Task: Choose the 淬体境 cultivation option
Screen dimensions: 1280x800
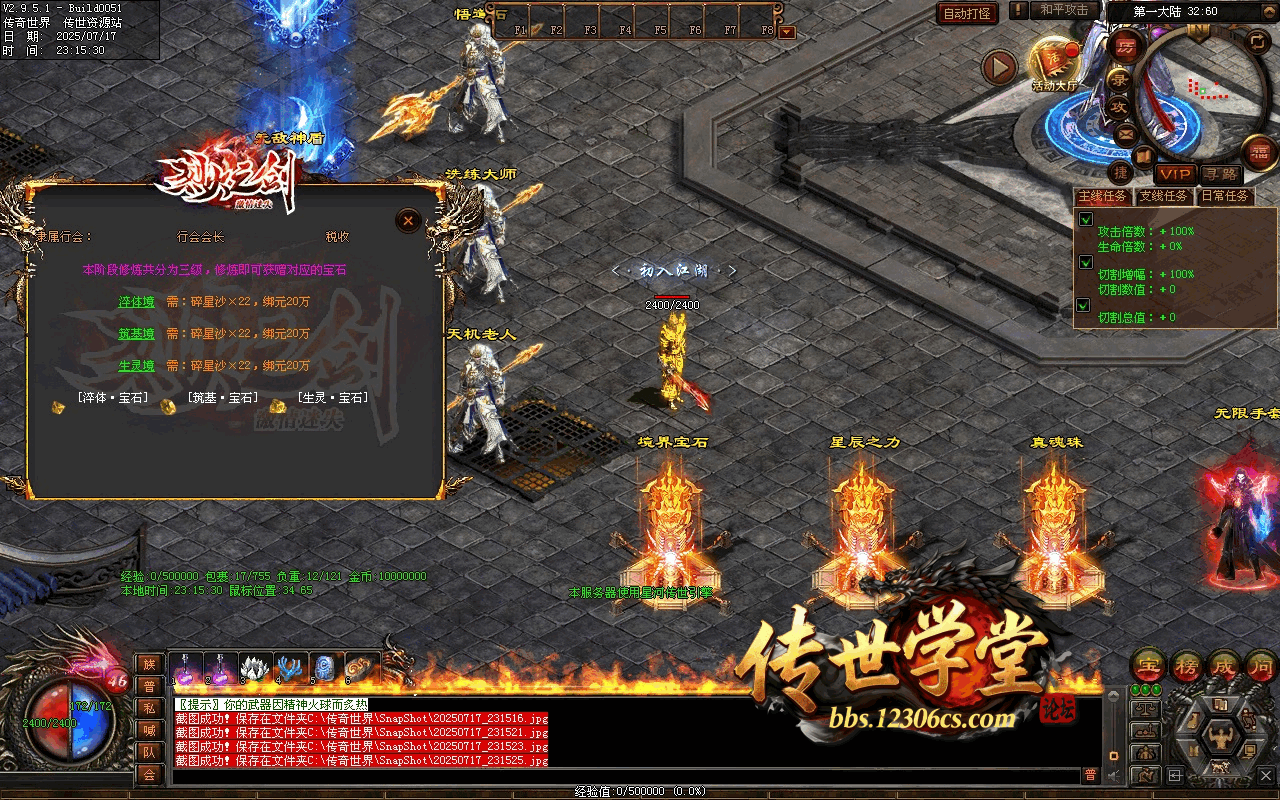Action: tap(136, 301)
